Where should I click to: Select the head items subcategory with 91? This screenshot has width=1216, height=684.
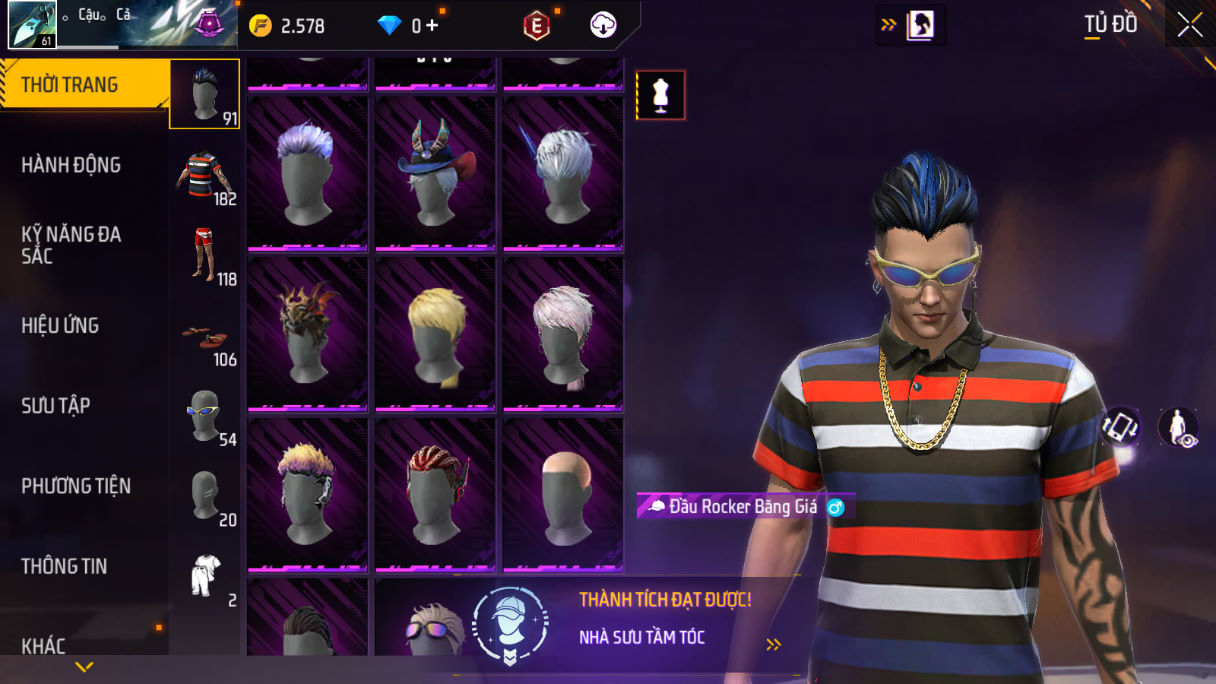(205, 94)
